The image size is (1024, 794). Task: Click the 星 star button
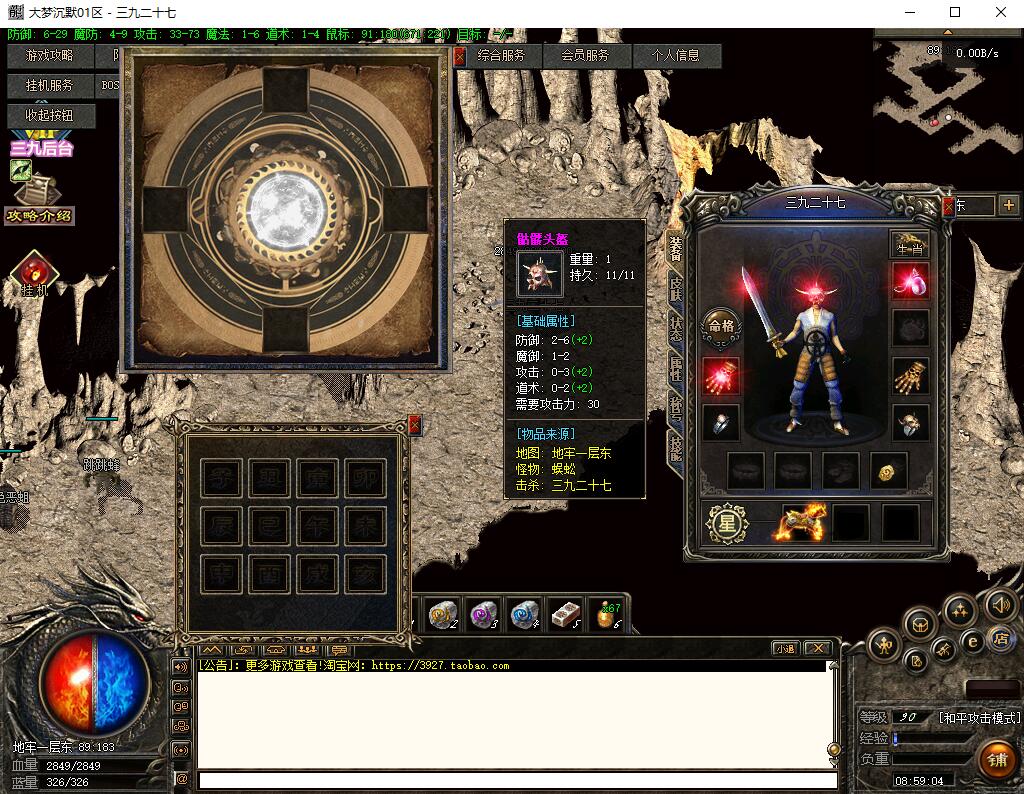[727, 523]
